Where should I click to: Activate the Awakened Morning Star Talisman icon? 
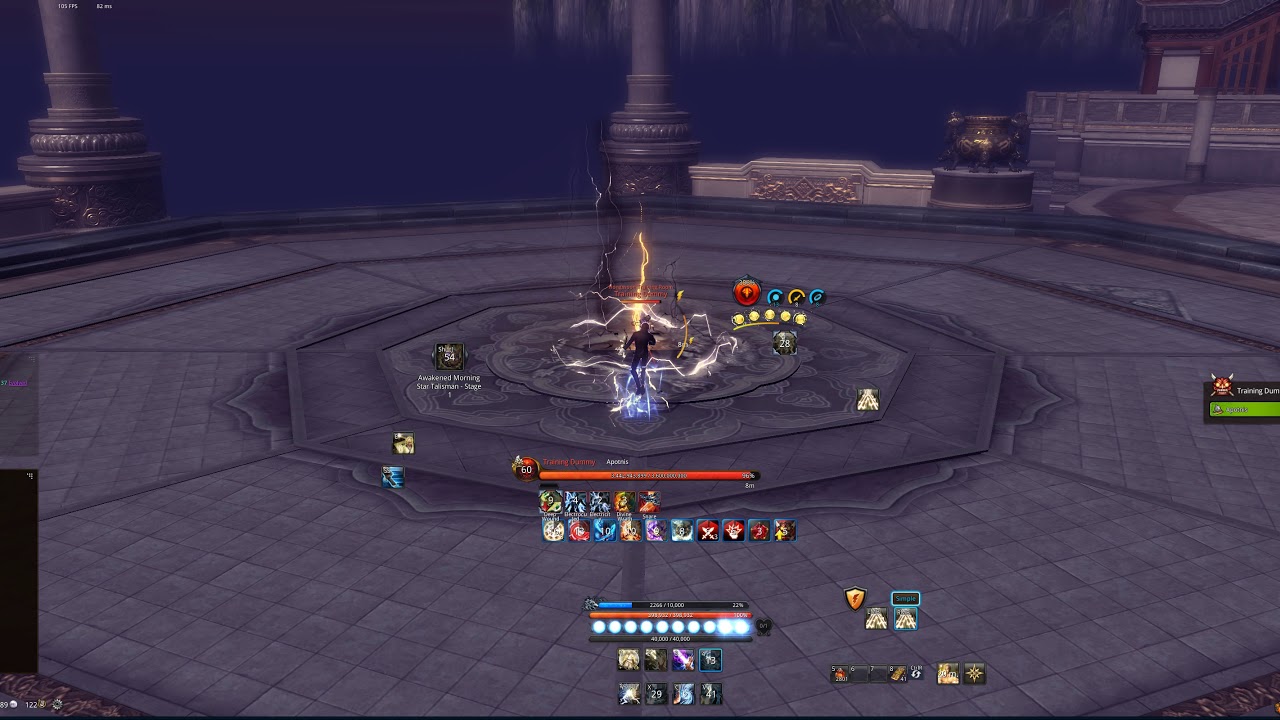[x=449, y=356]
